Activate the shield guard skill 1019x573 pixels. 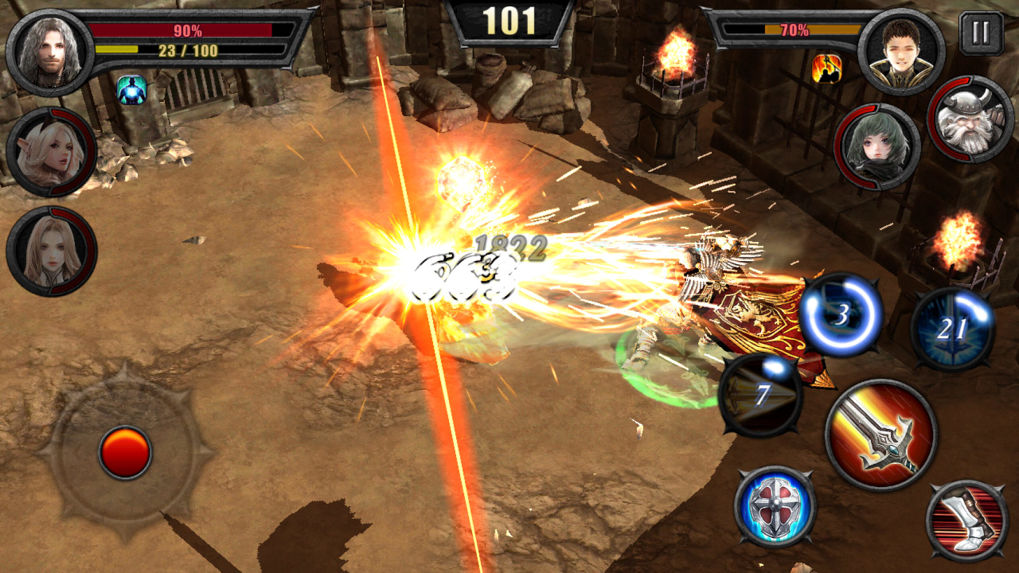775,506
